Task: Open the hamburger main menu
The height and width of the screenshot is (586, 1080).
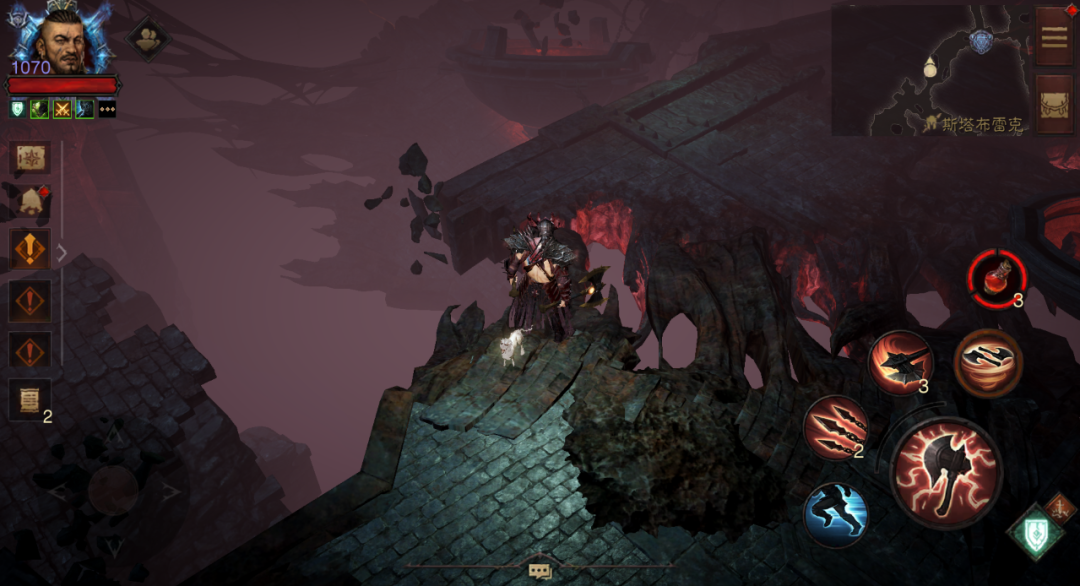Action: (1054, 37)
